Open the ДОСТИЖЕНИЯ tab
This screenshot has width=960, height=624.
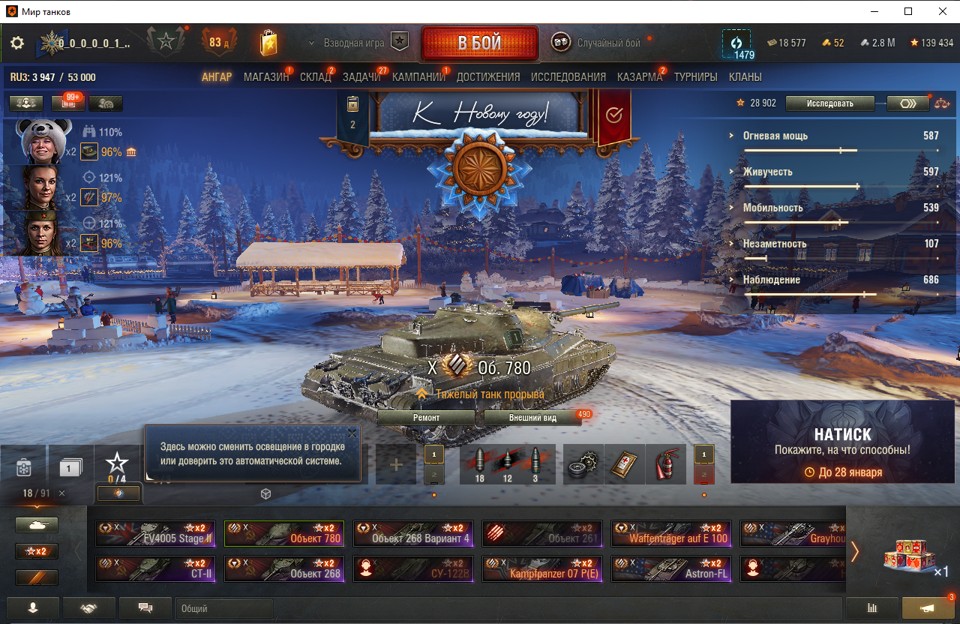click(x=488, y=77)
